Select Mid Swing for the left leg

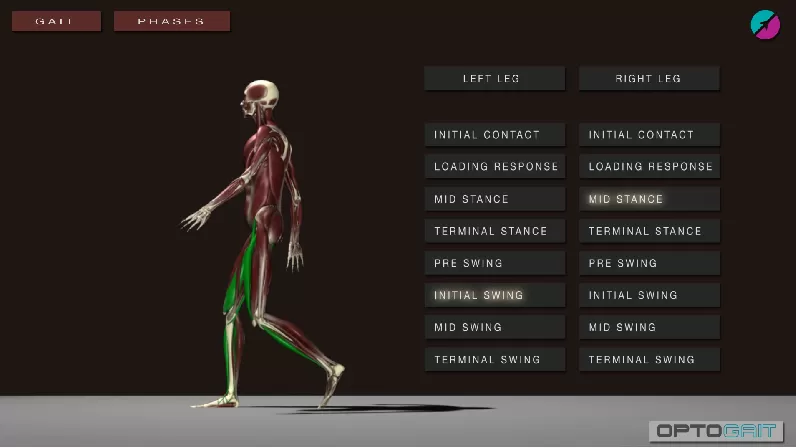click(494, 327)
